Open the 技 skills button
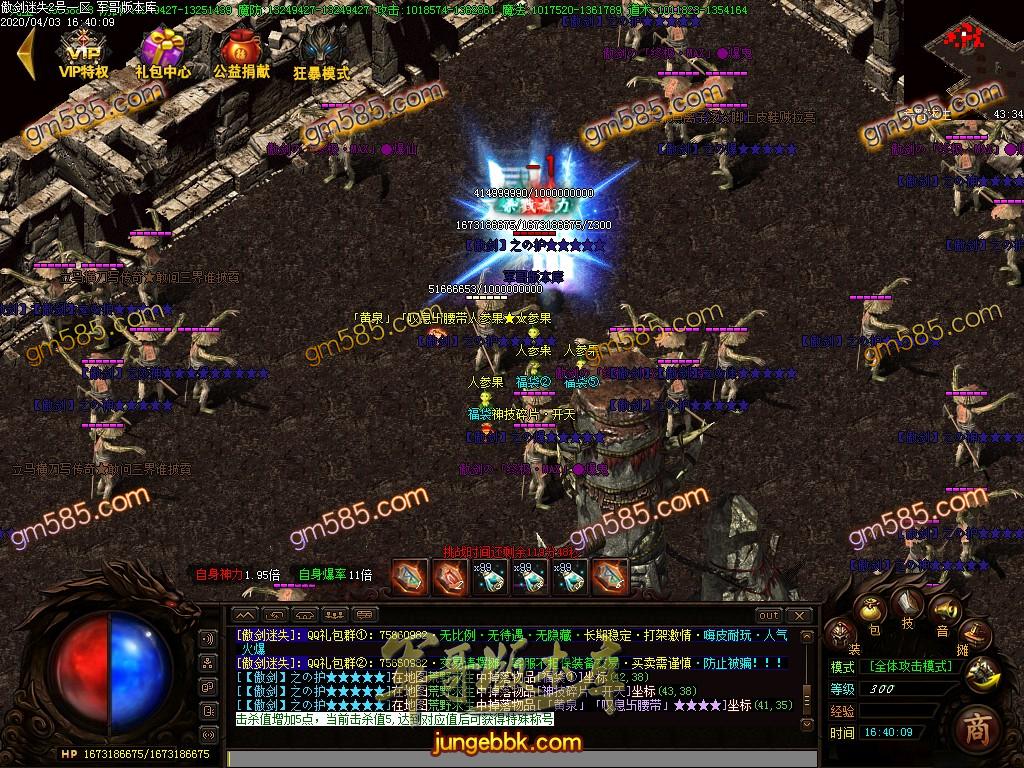 (908, 603)
